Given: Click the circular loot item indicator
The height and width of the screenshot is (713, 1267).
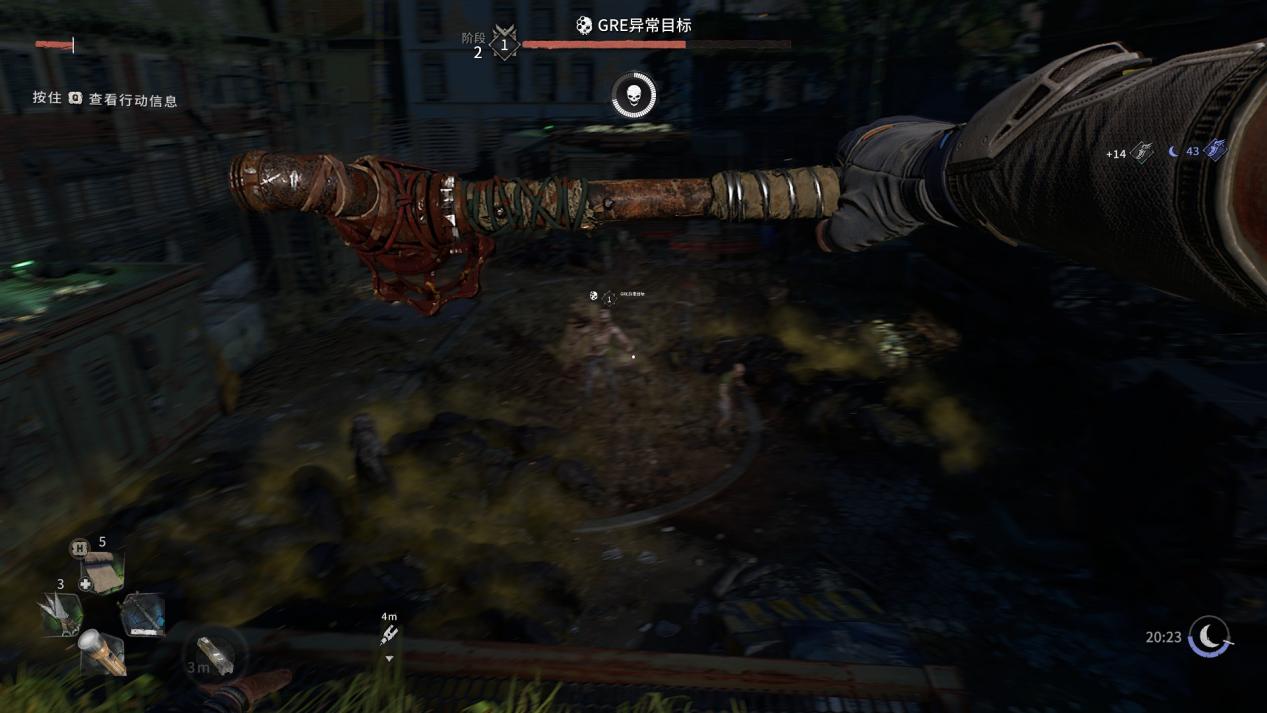Looking at the screenshot, I should (214, 656).
